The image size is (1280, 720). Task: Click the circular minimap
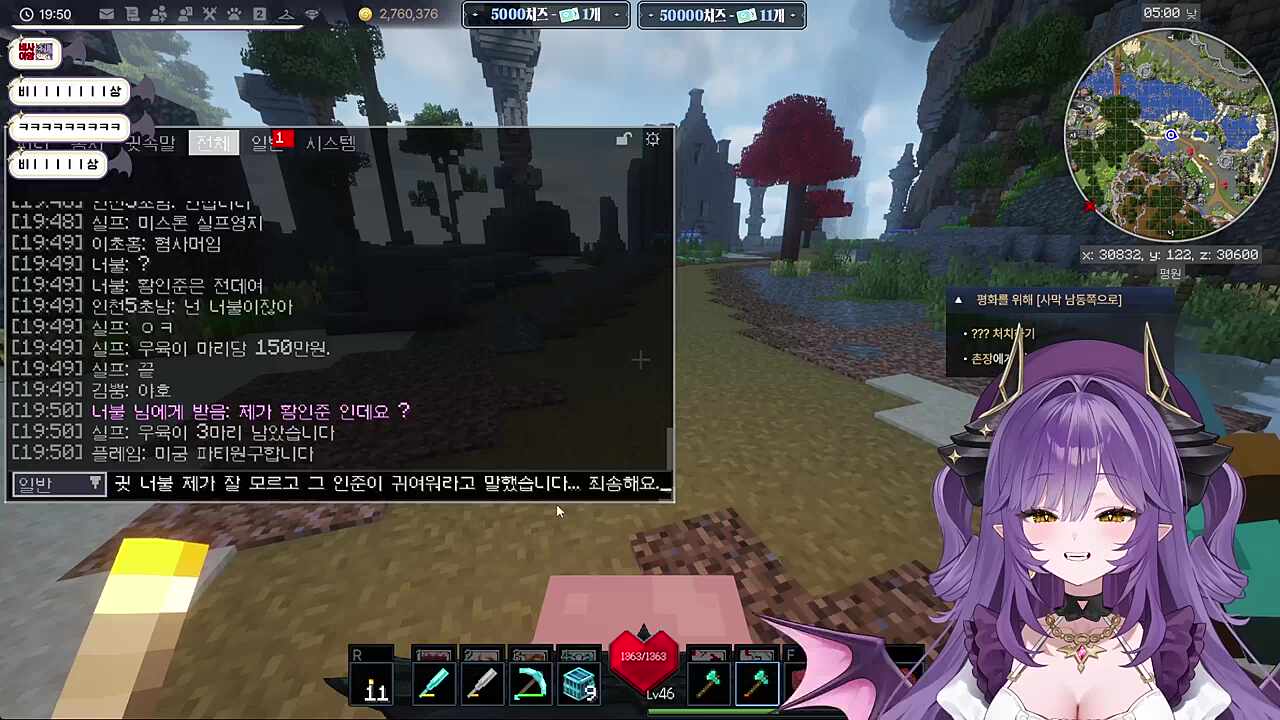(x=1170, y=134)
